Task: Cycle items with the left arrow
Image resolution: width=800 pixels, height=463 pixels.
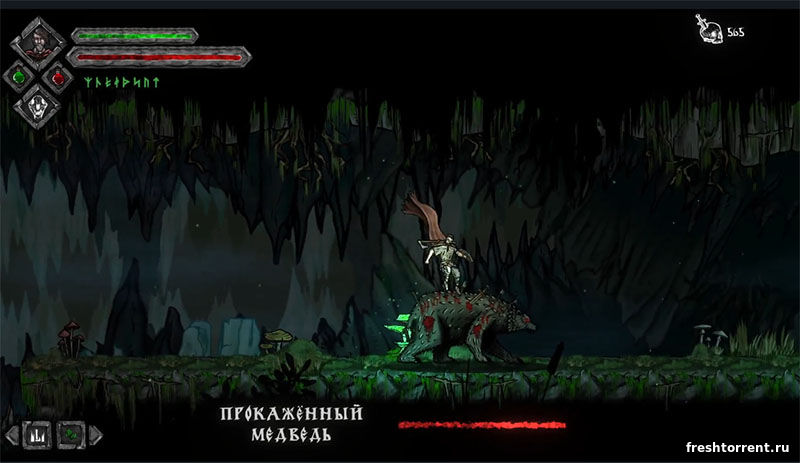Action: (x=12, y=435)
